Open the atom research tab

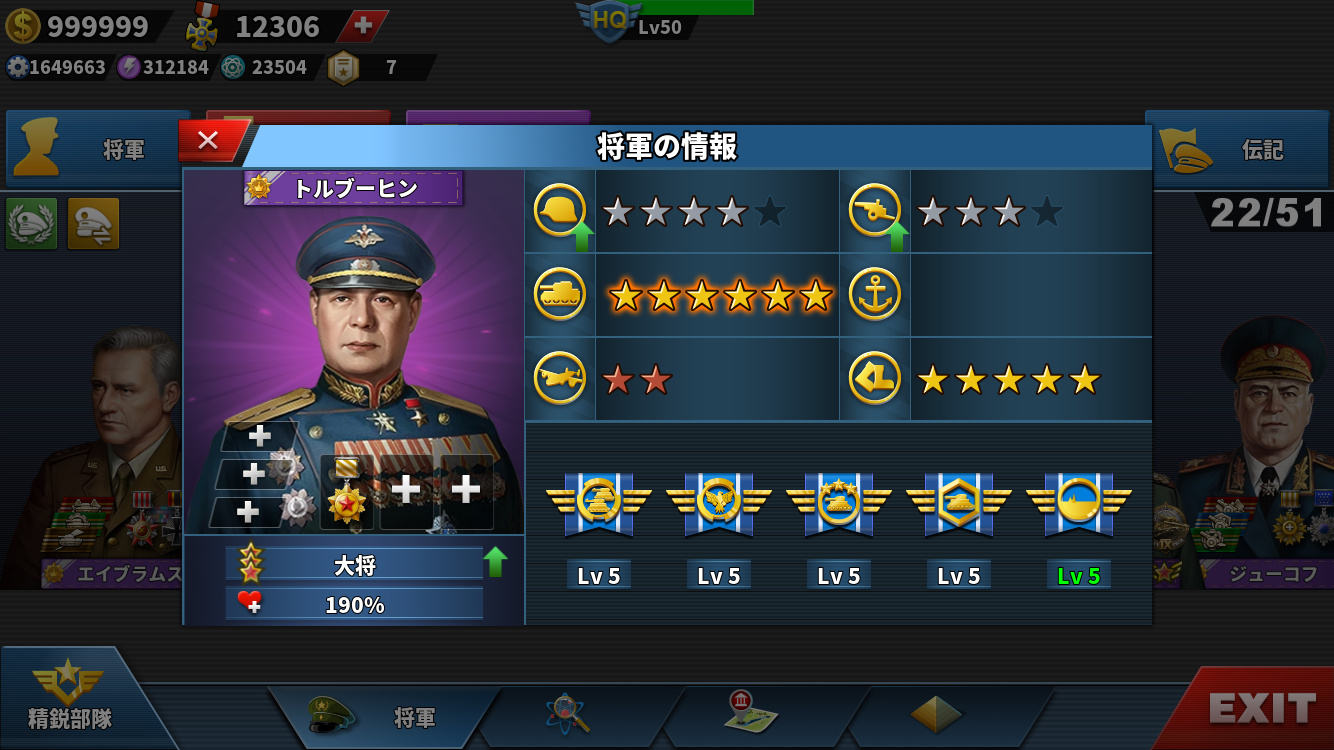[x=569, y=715]
